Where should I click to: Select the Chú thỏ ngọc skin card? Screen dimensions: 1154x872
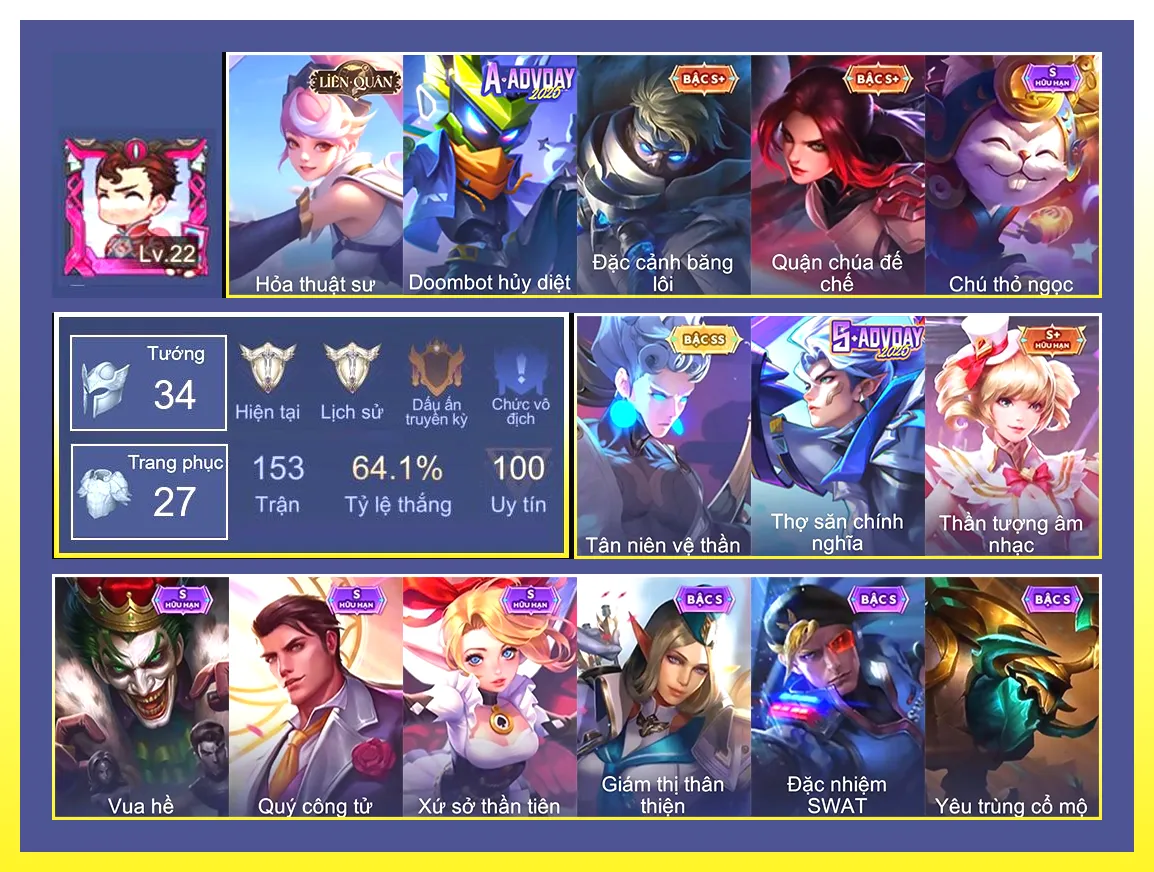coord(1012,175)
